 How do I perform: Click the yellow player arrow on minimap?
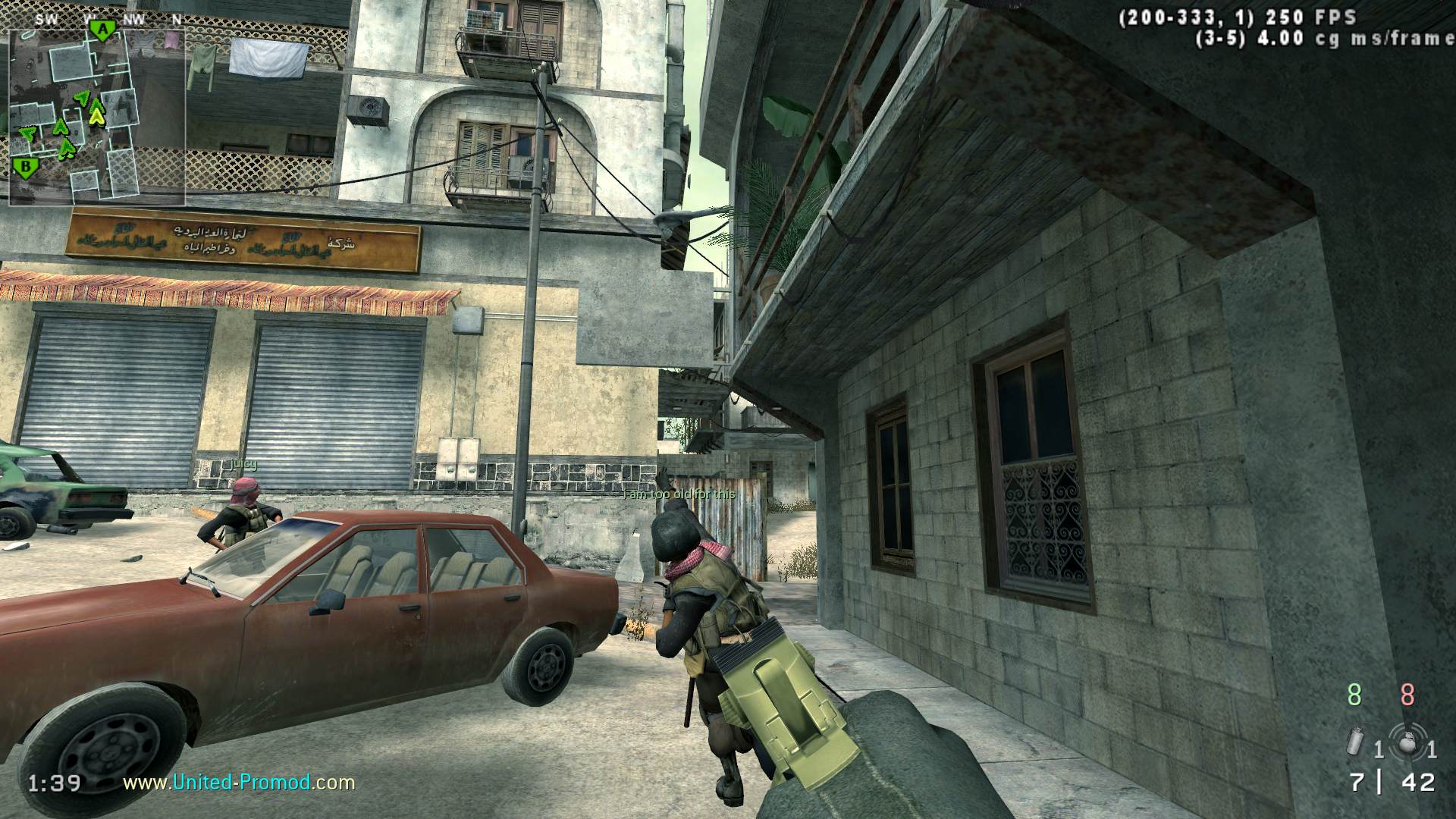pyautogui.click(x=96, y=115)
